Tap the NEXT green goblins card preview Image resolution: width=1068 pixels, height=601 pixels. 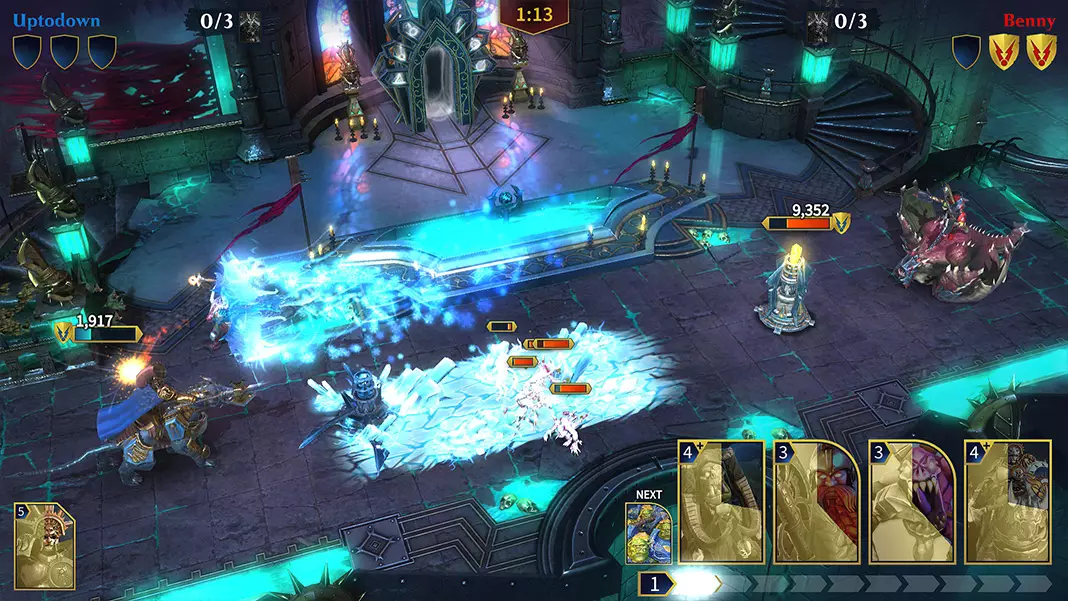coord(649,533)
